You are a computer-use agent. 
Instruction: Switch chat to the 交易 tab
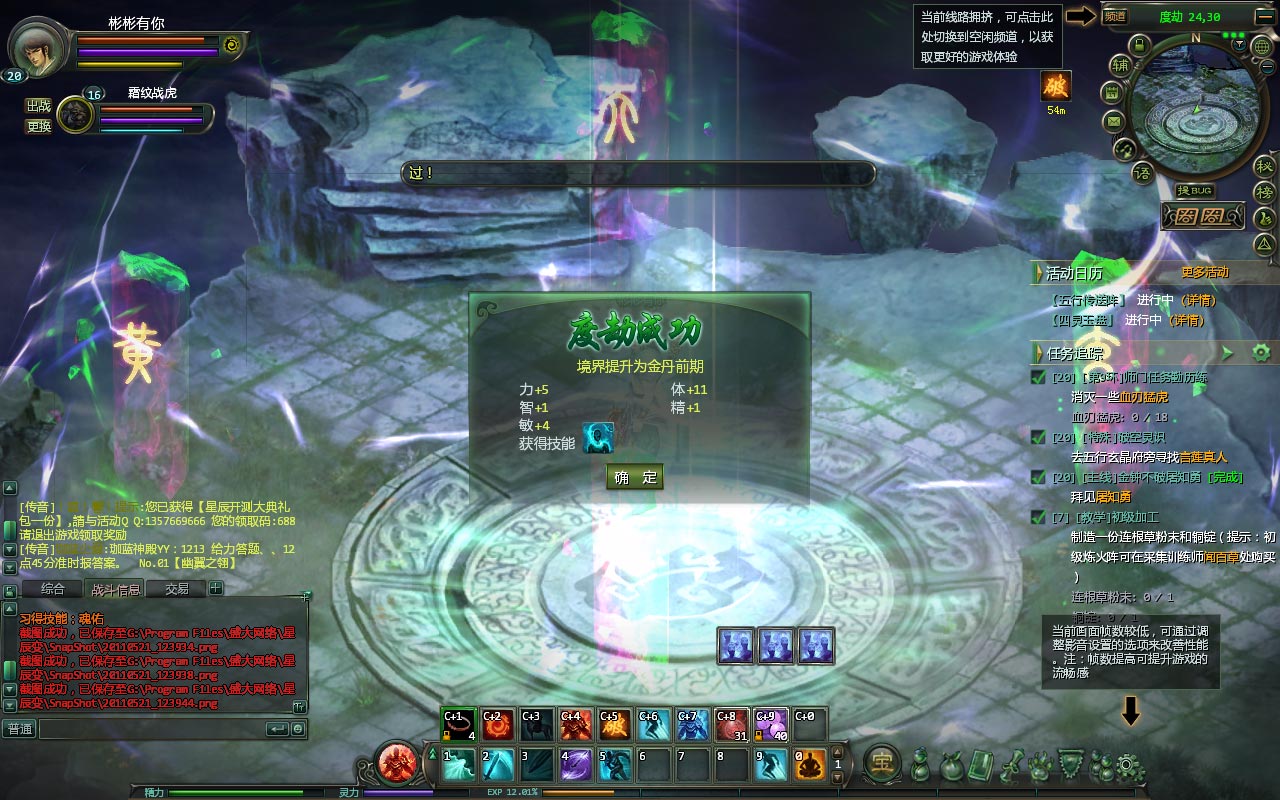point(177,589)
